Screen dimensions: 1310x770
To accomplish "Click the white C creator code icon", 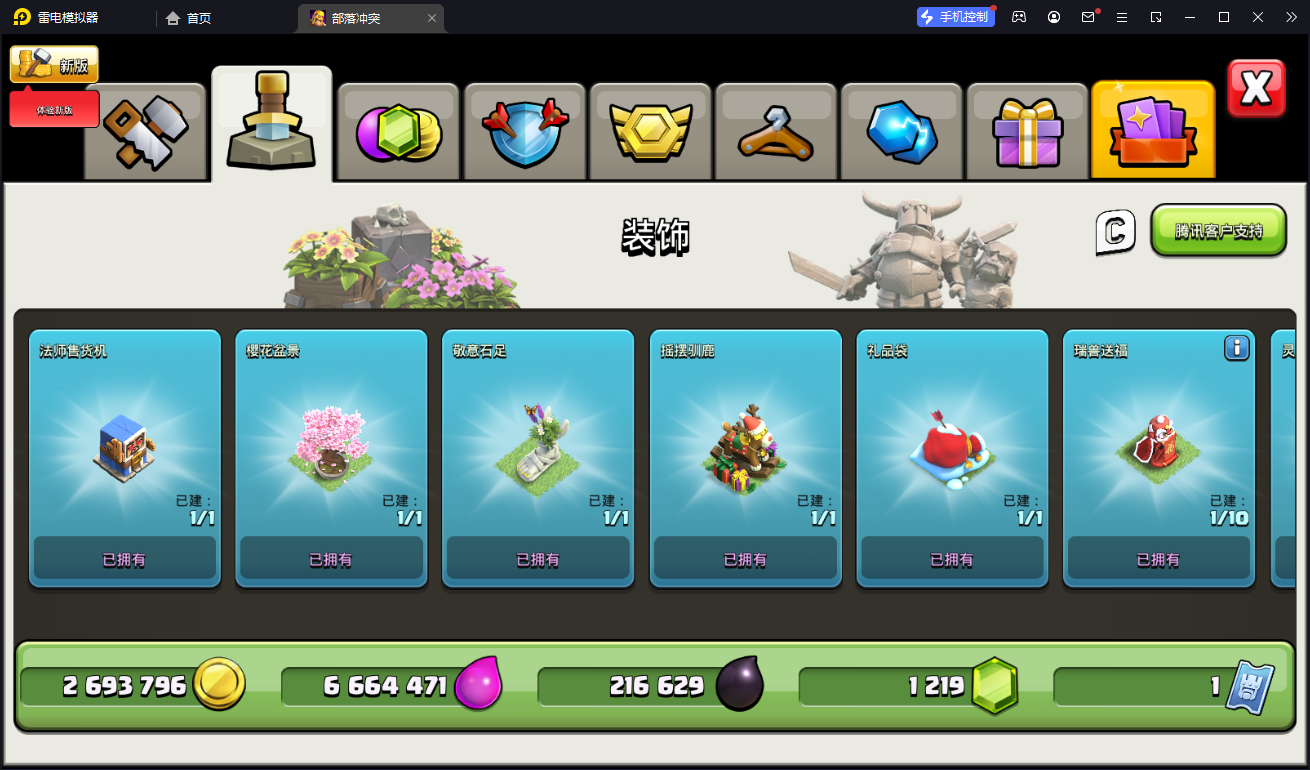I will (x=1115, y=232).
